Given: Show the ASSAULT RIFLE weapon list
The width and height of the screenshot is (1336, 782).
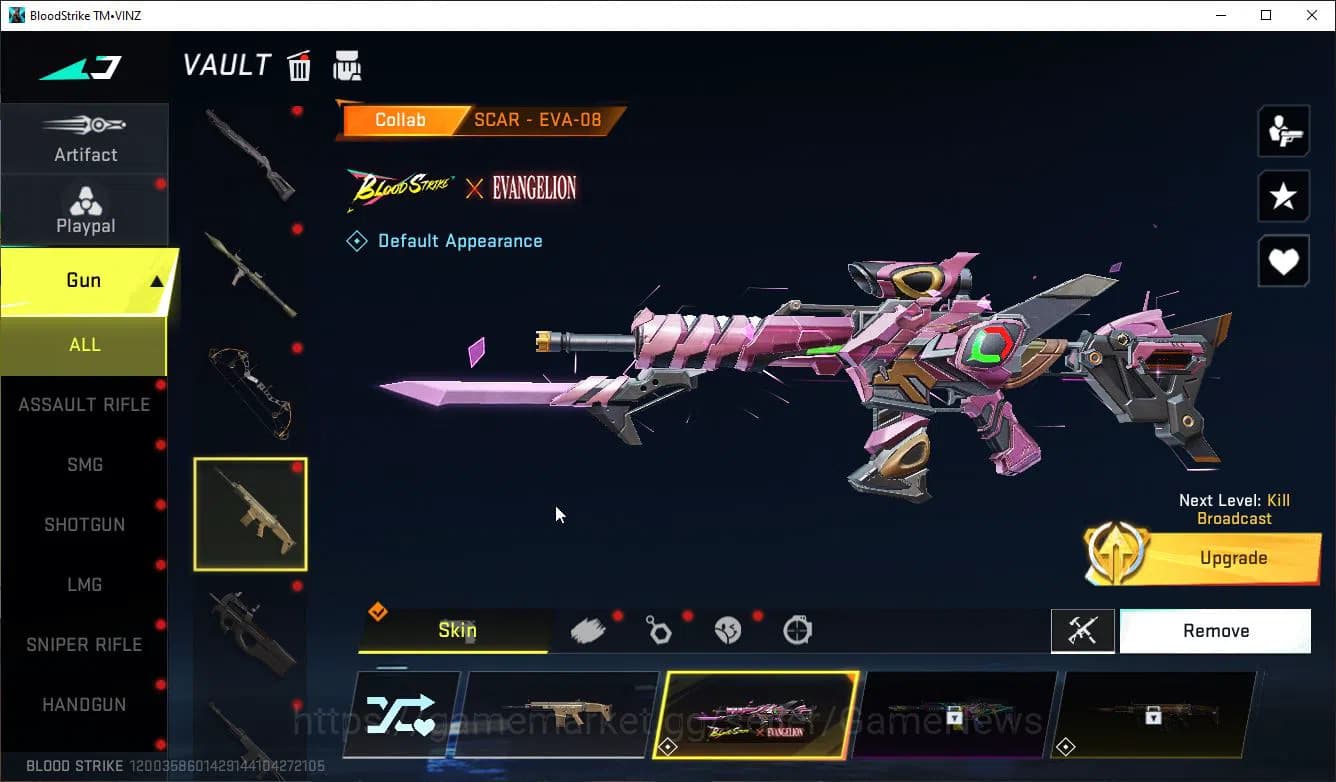Looking at the screenshot, I should (84, 405).
